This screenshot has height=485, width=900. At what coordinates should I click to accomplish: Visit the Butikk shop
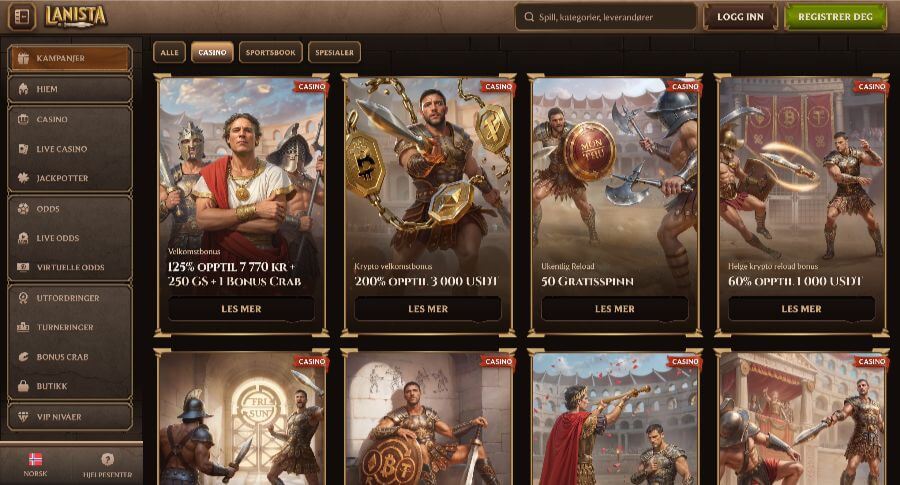coord(69,385)
